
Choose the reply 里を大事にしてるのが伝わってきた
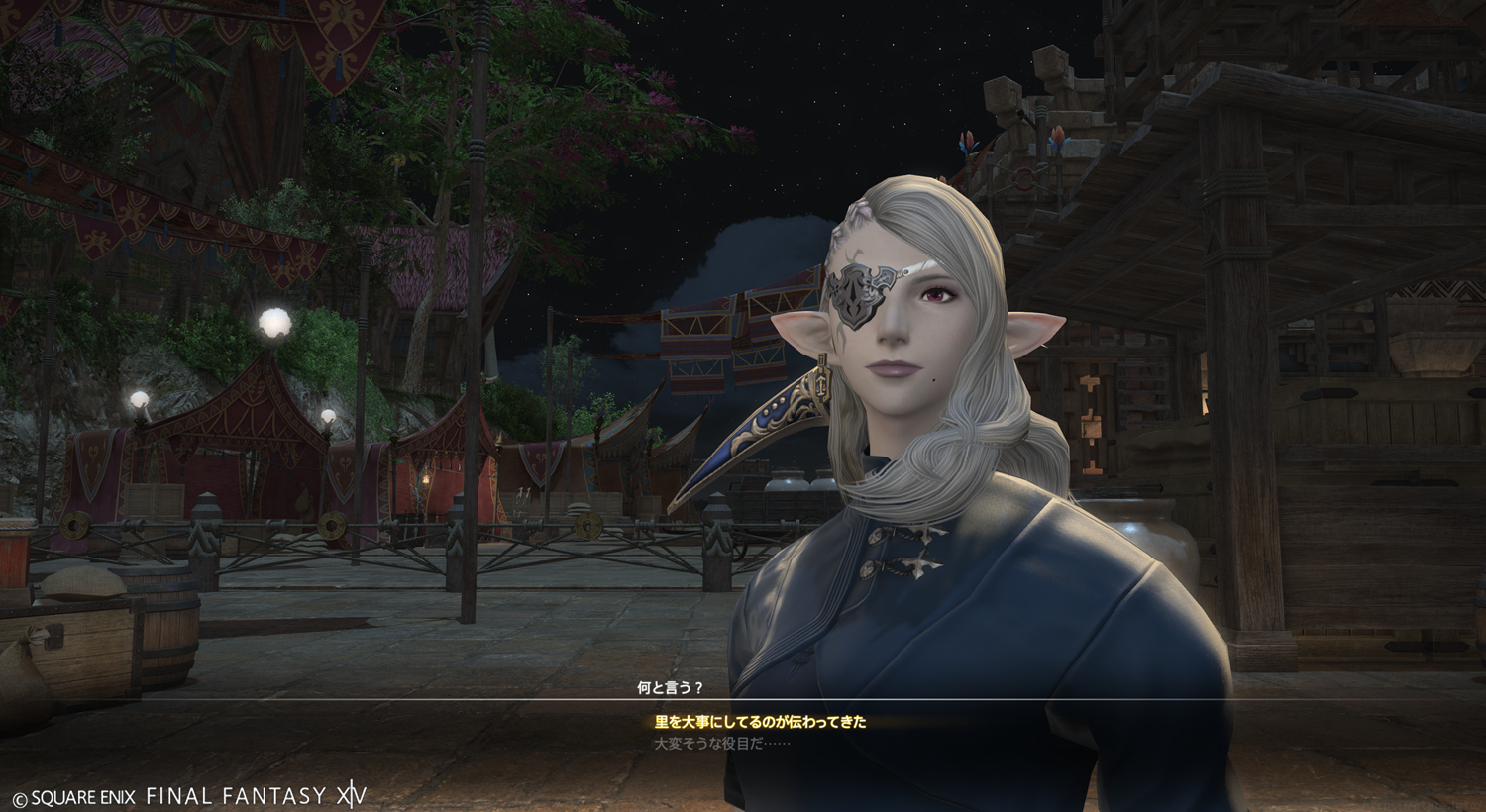click(760, 722)
